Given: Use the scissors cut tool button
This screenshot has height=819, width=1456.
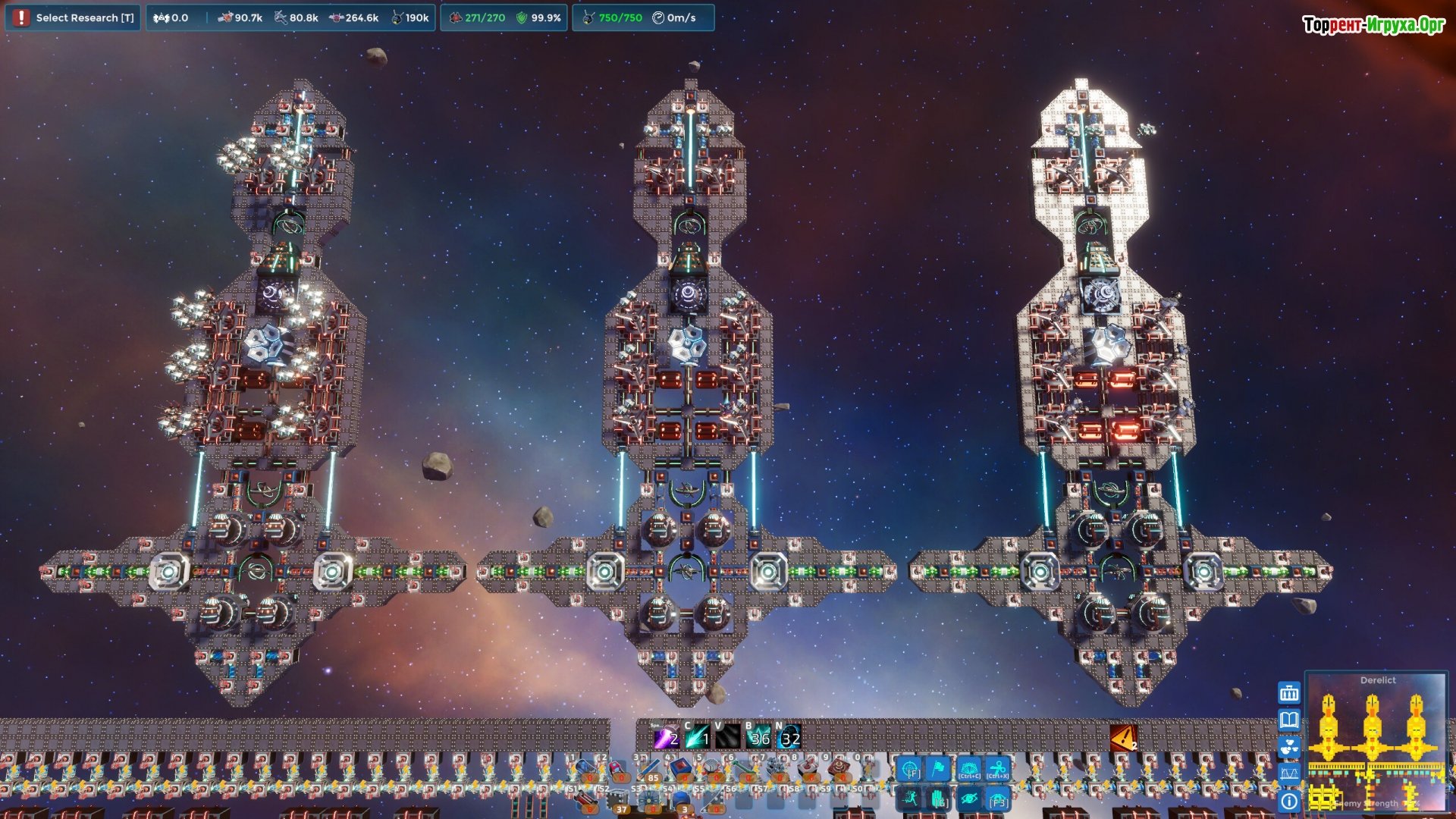Looking at the screenshot, I should click(x=998, y=770).
